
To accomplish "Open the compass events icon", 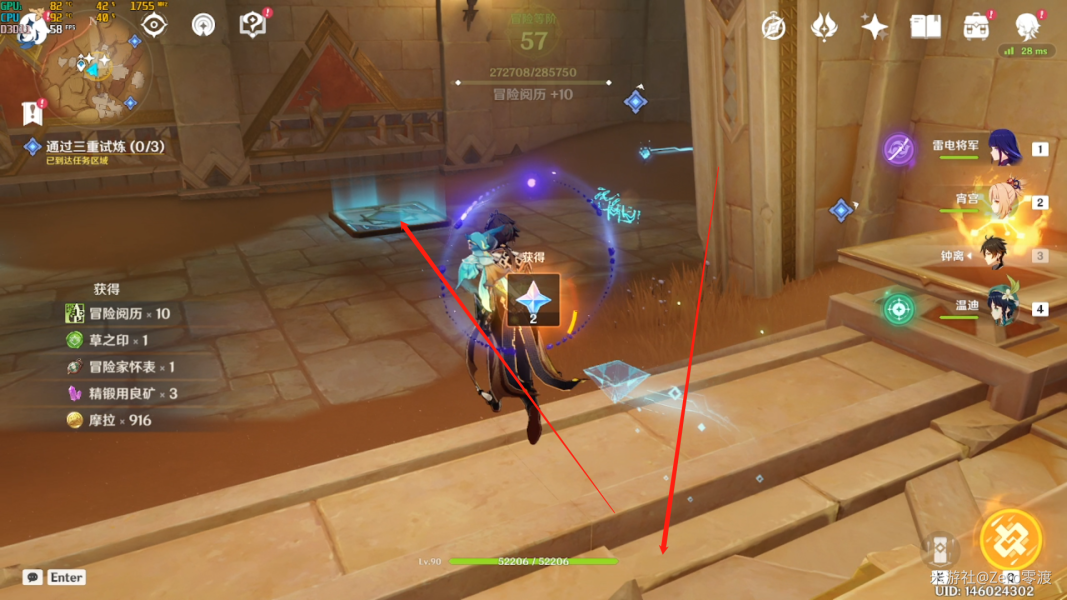I will click(x=773, y=27).
